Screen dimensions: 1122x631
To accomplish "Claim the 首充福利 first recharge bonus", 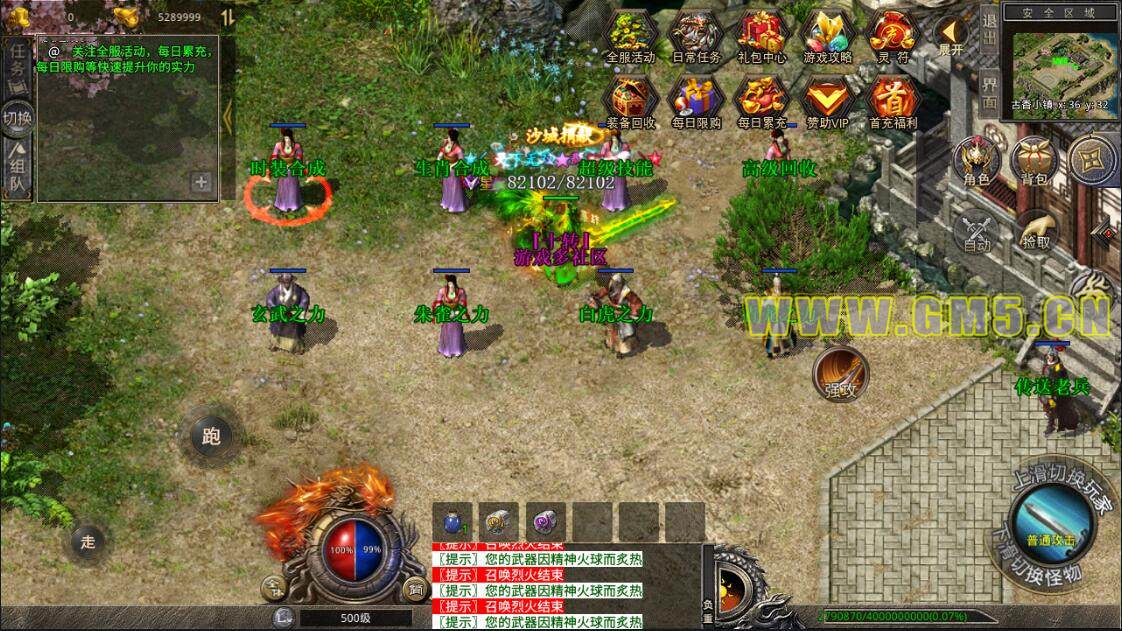I will coord(893,99).
